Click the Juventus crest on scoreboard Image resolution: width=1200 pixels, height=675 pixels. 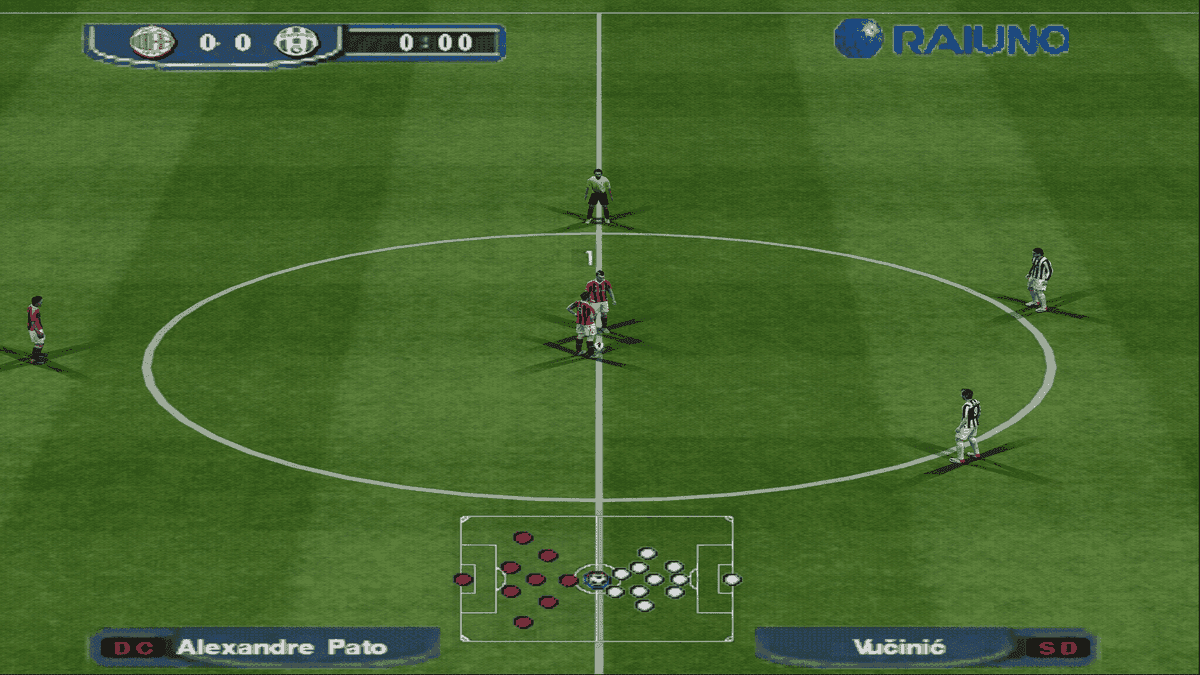[296, 42]
